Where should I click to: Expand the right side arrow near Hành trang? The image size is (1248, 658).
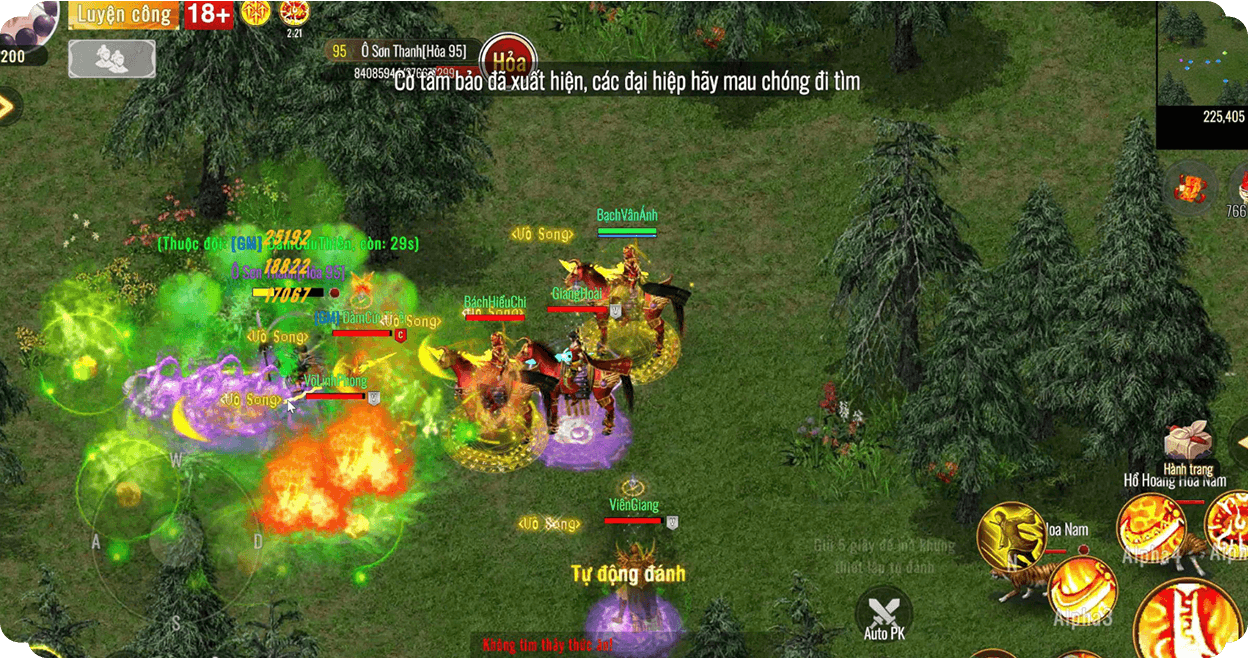coord(1240,443)
